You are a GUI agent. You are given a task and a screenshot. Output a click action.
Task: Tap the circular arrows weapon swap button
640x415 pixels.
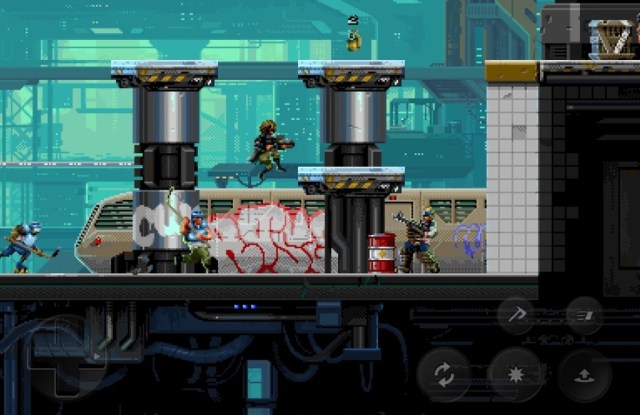tap(445, 375)
